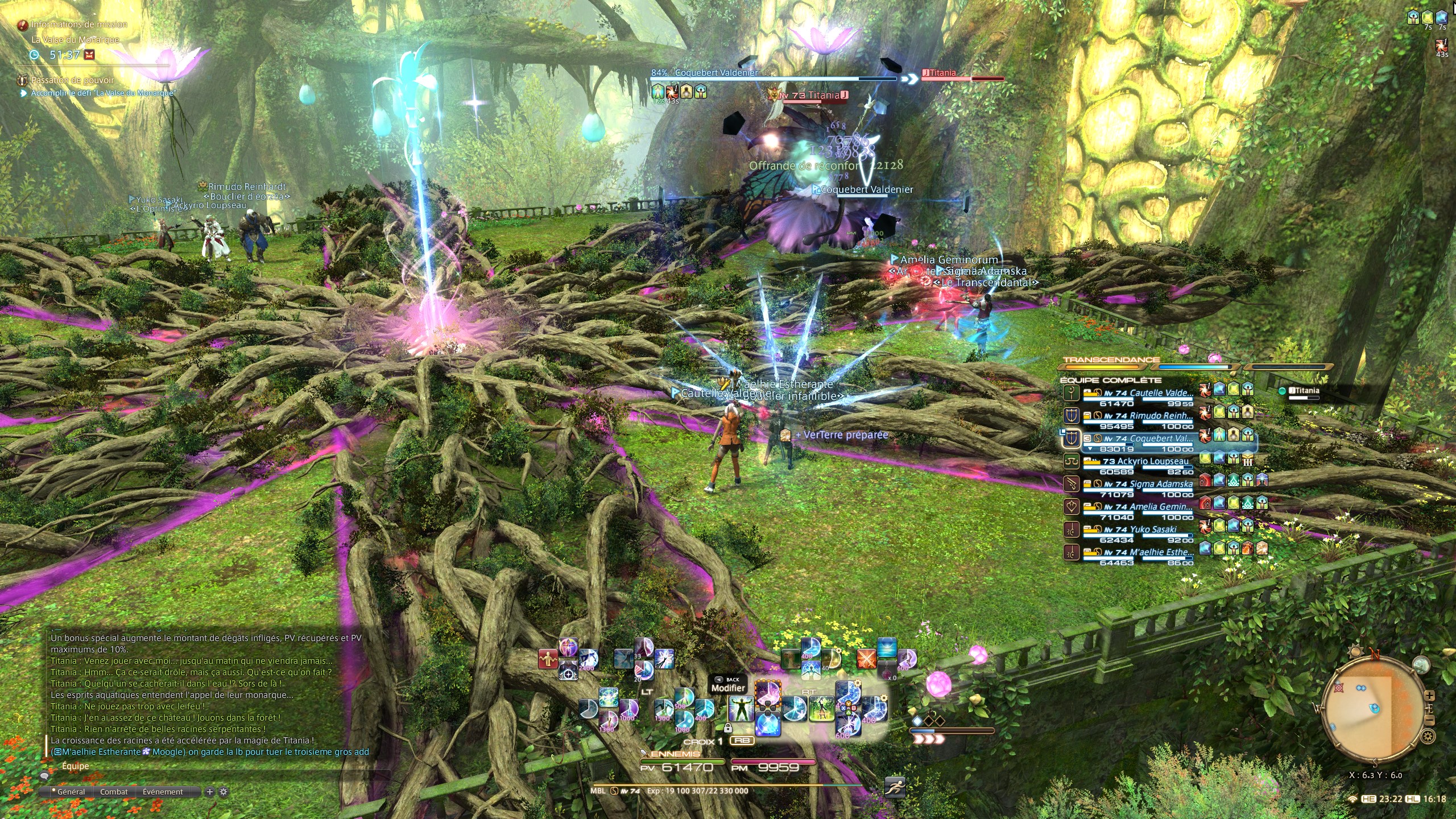The width and height of the screenshot is (1456, 819).
Task: Zoom in the minimap with plus button
Action: click(1430, 696)
